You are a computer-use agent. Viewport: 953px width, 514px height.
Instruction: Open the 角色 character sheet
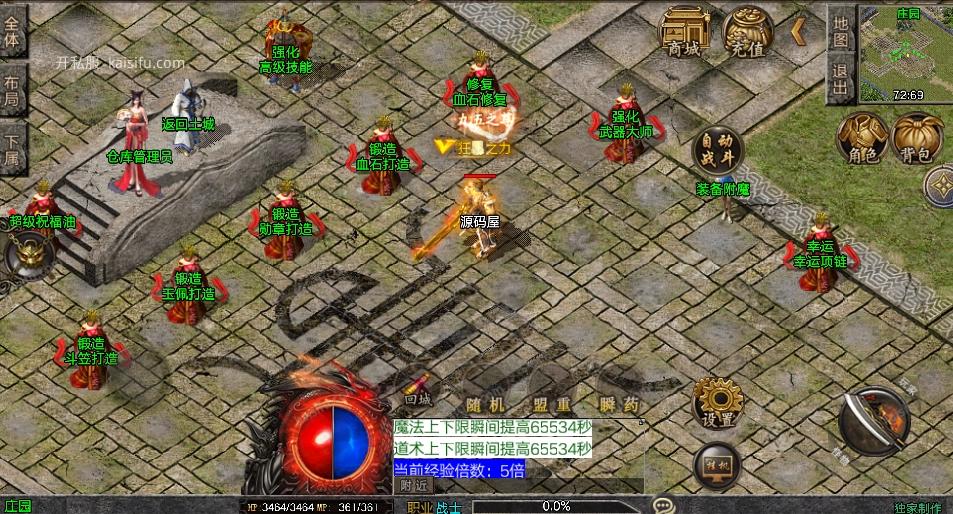tap(862, 138)
